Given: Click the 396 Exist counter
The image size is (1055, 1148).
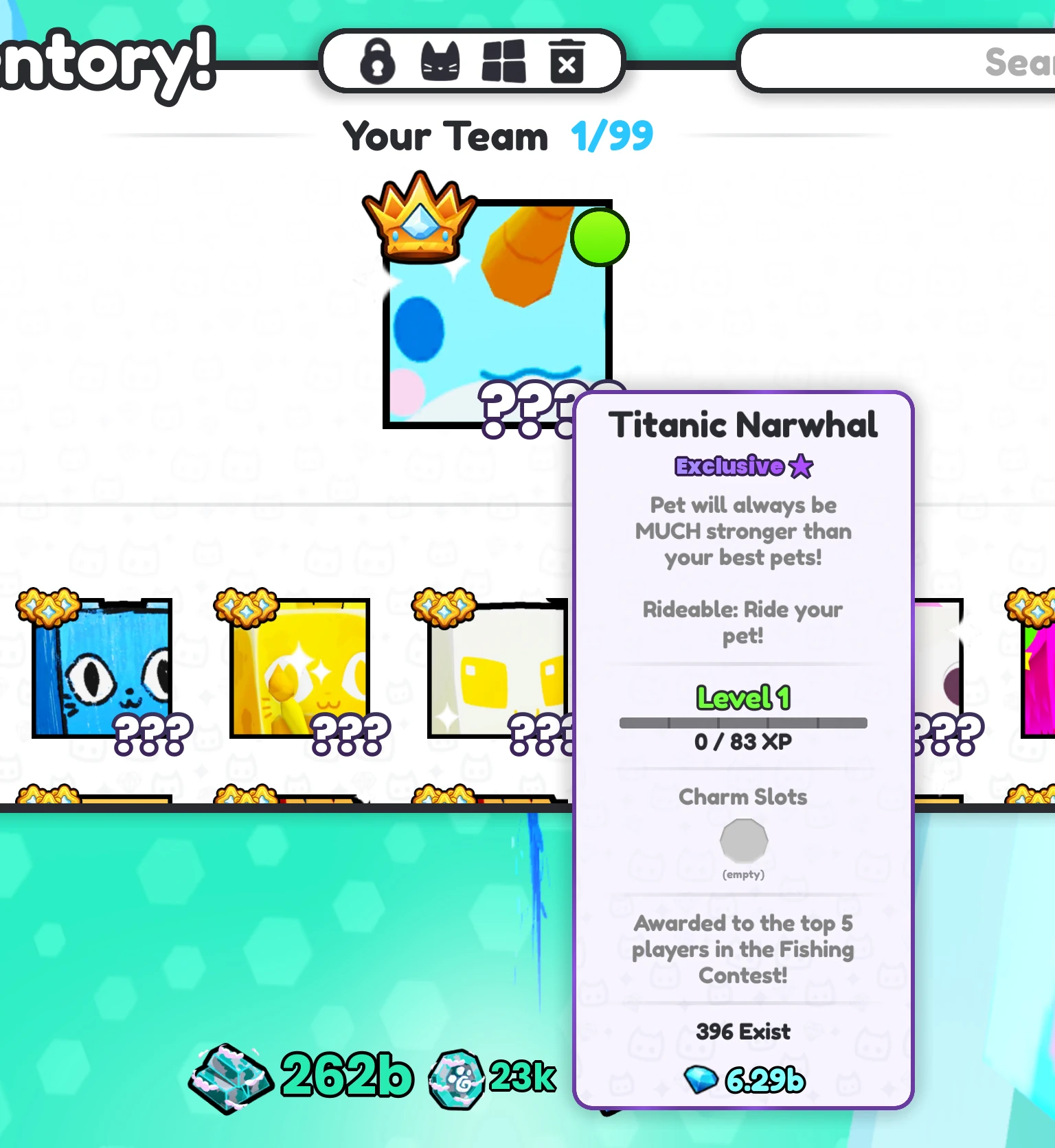Looking at the screenshot, I should tap(742, 1031).
